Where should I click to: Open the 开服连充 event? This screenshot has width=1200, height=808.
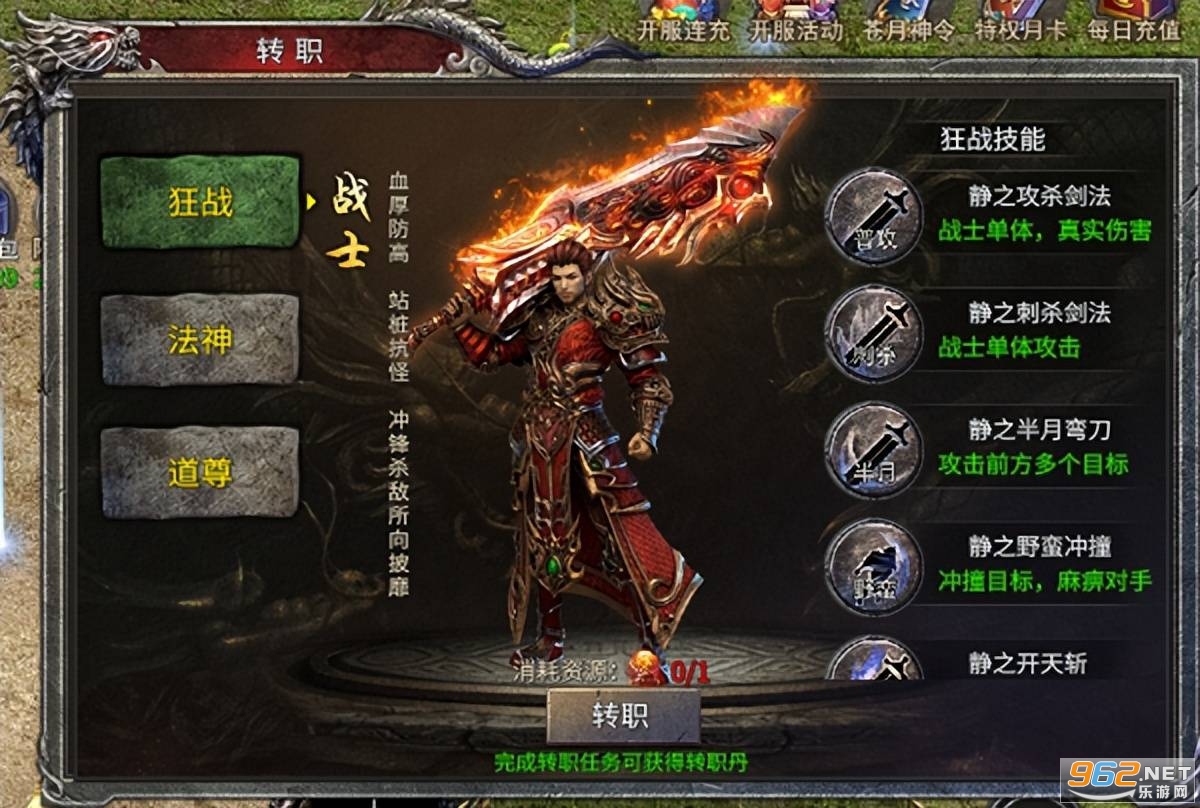pyautogui.click(x=684, y=20)
